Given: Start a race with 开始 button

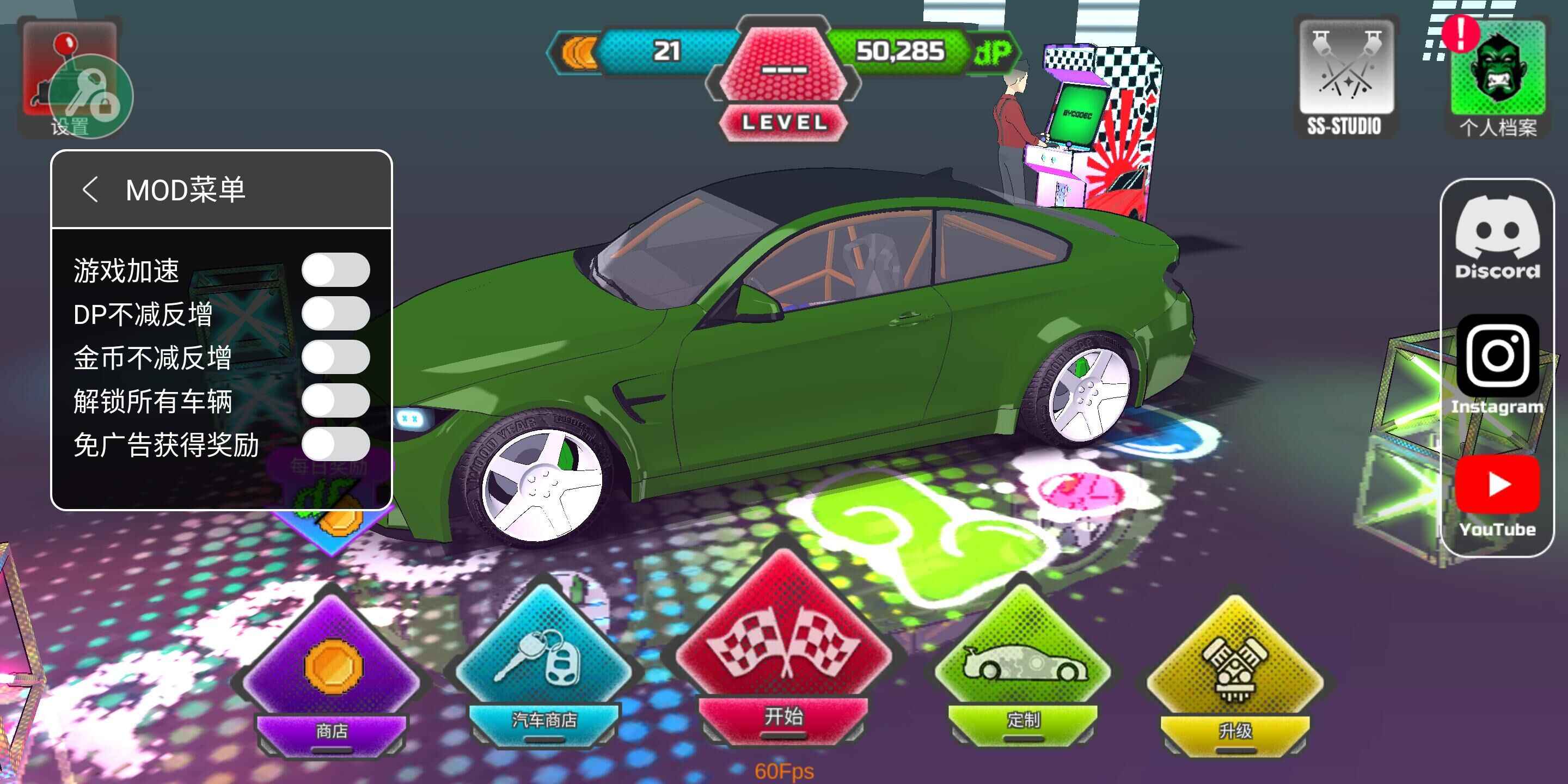Looking at the screenshot, I should 783,657.
